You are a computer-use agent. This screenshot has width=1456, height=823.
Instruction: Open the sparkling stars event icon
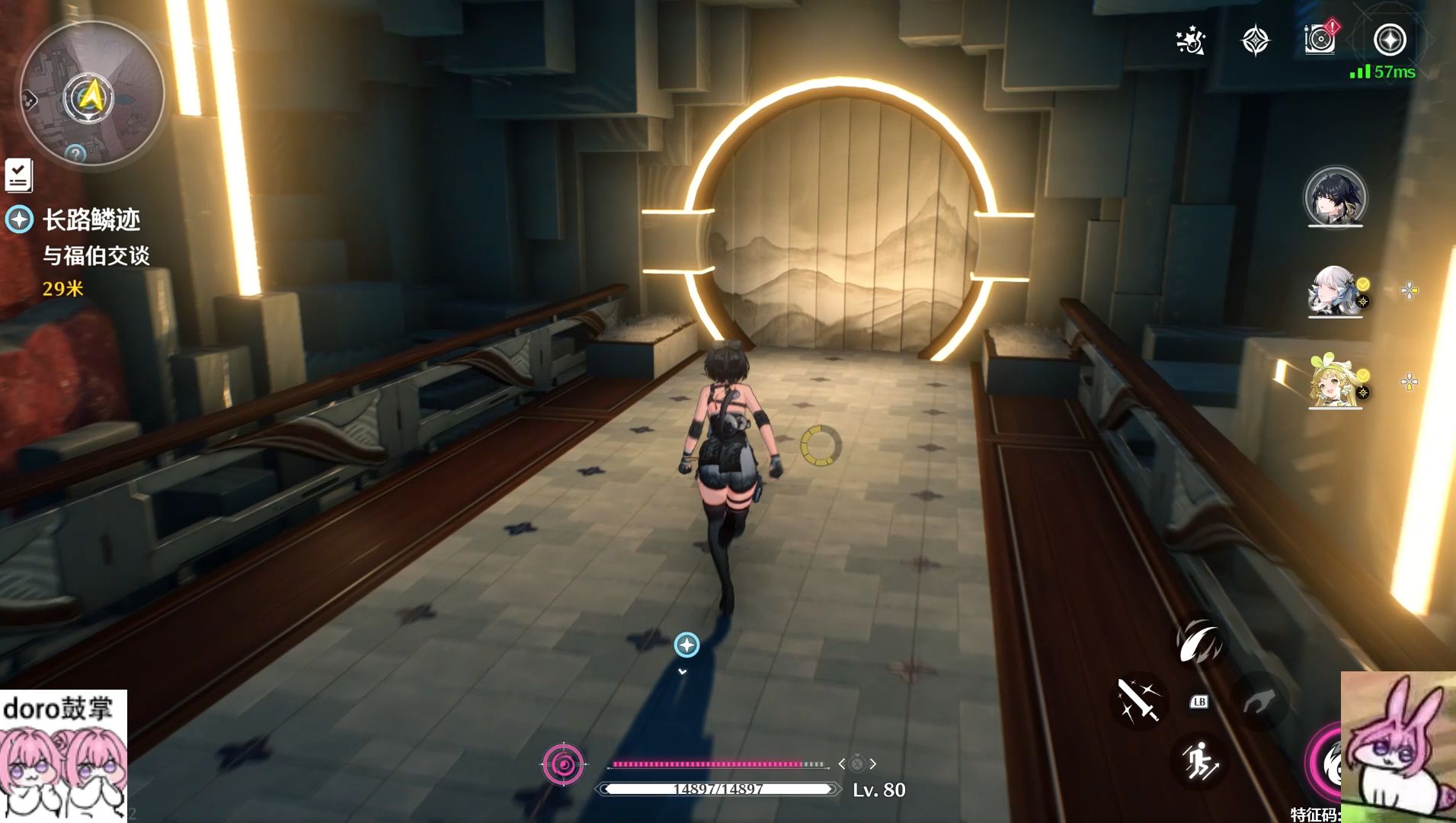[x=1190, y=40]
